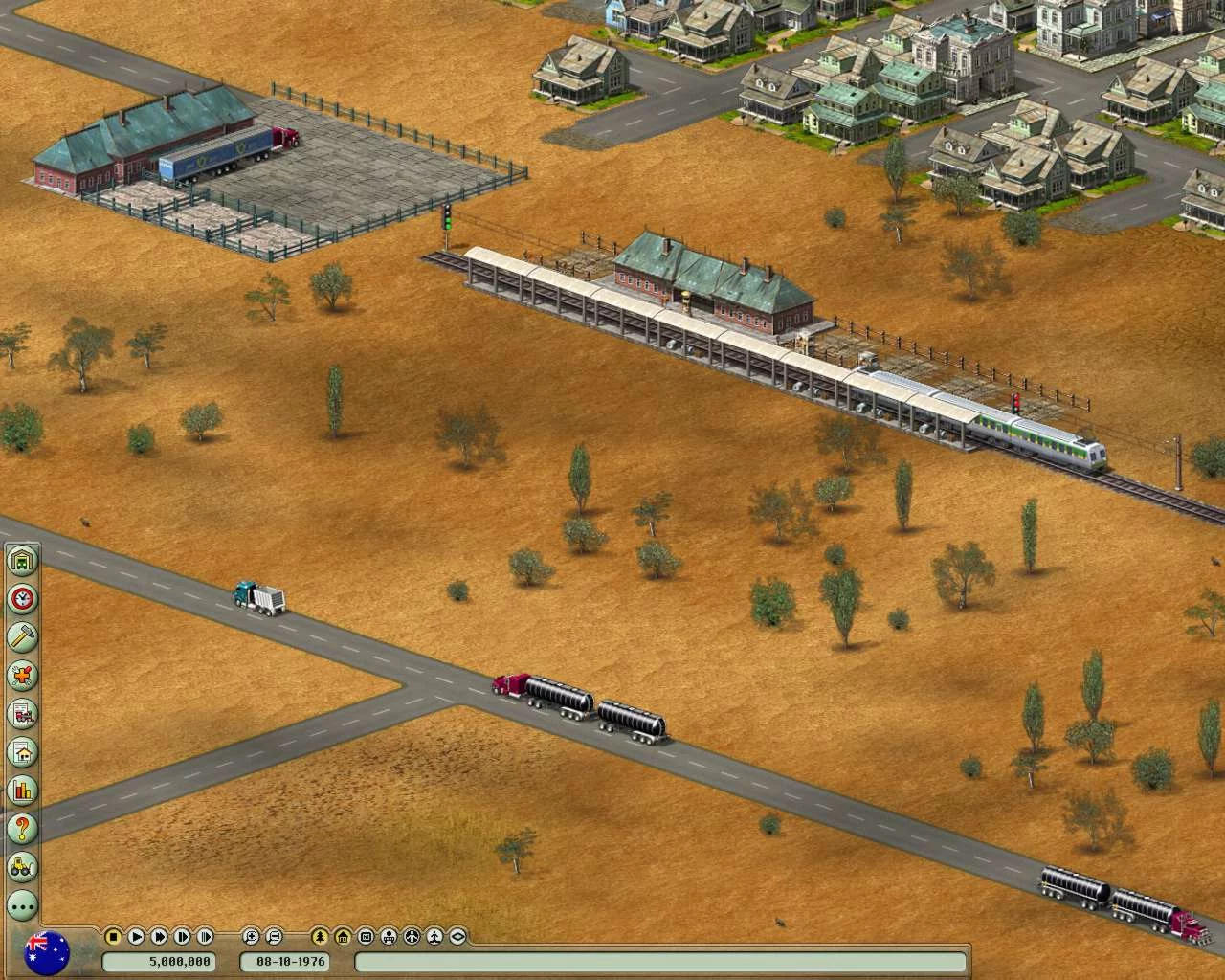1225x980 pixels.
Task: Select the bulldozer demolition tool
Action: 21,866
